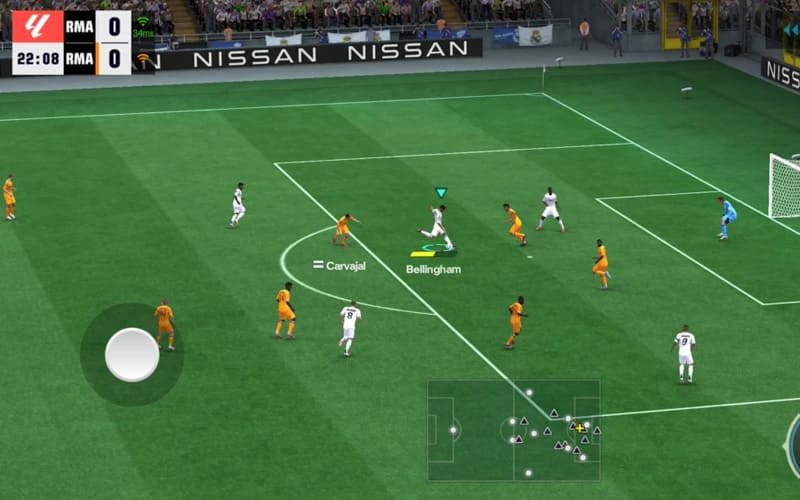Tap the white virtual joystick knob
The height and width of the screenshot is (500, 800).
point(132,354)
